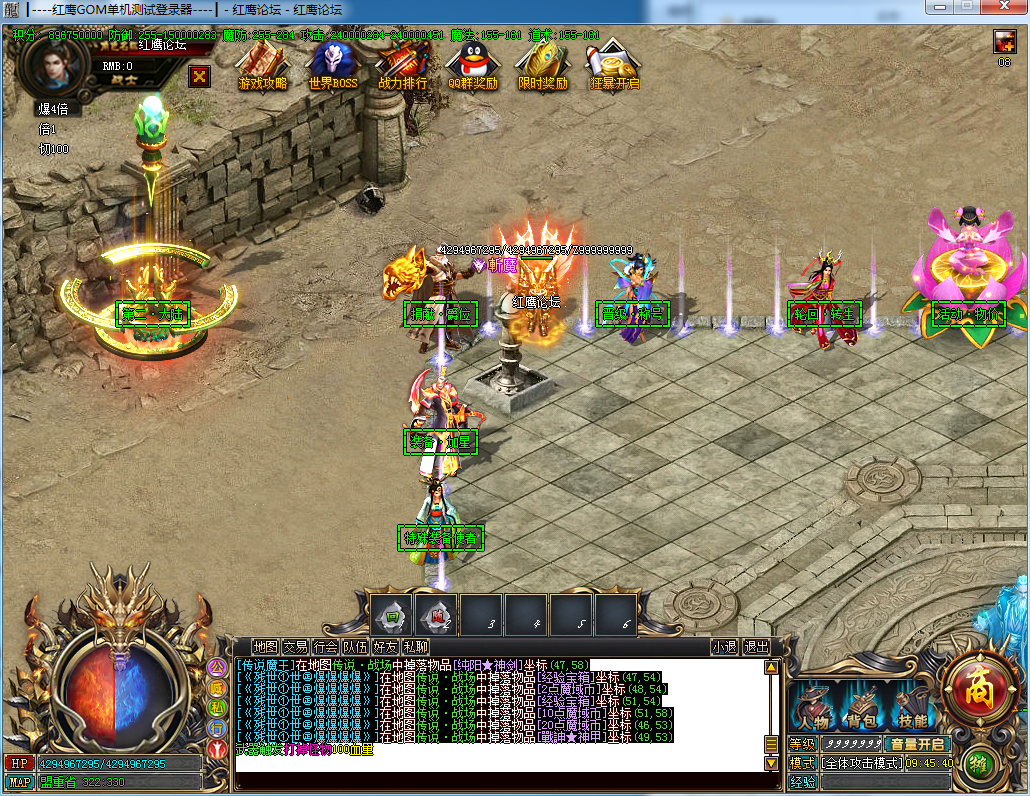Open the 好友 friends tab
This screenshot has height=796, width=1030.
pos(385,647)
